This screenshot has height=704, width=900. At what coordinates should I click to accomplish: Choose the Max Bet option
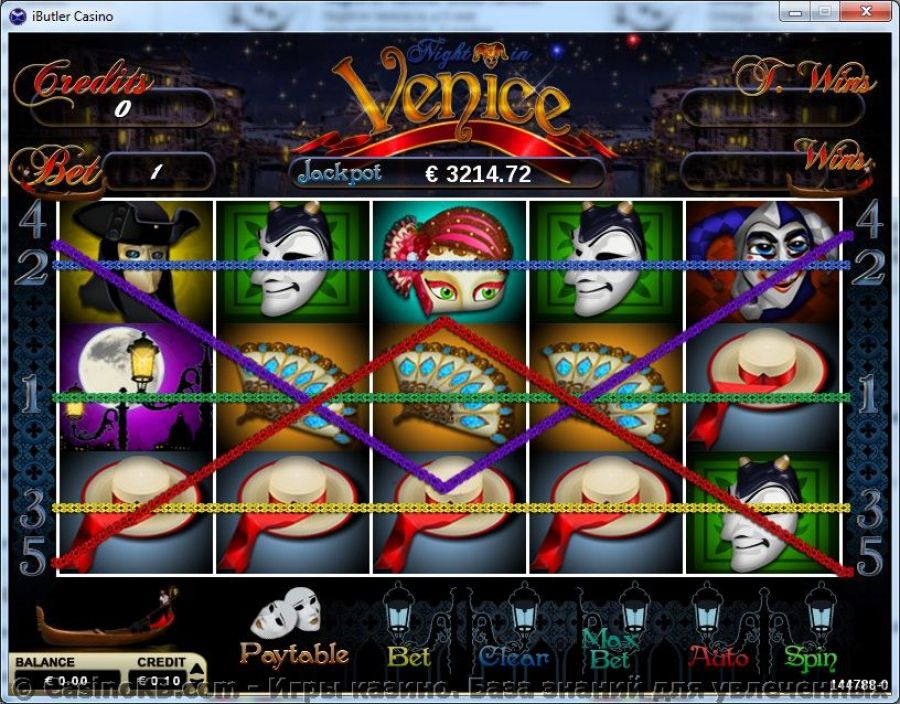610,649
